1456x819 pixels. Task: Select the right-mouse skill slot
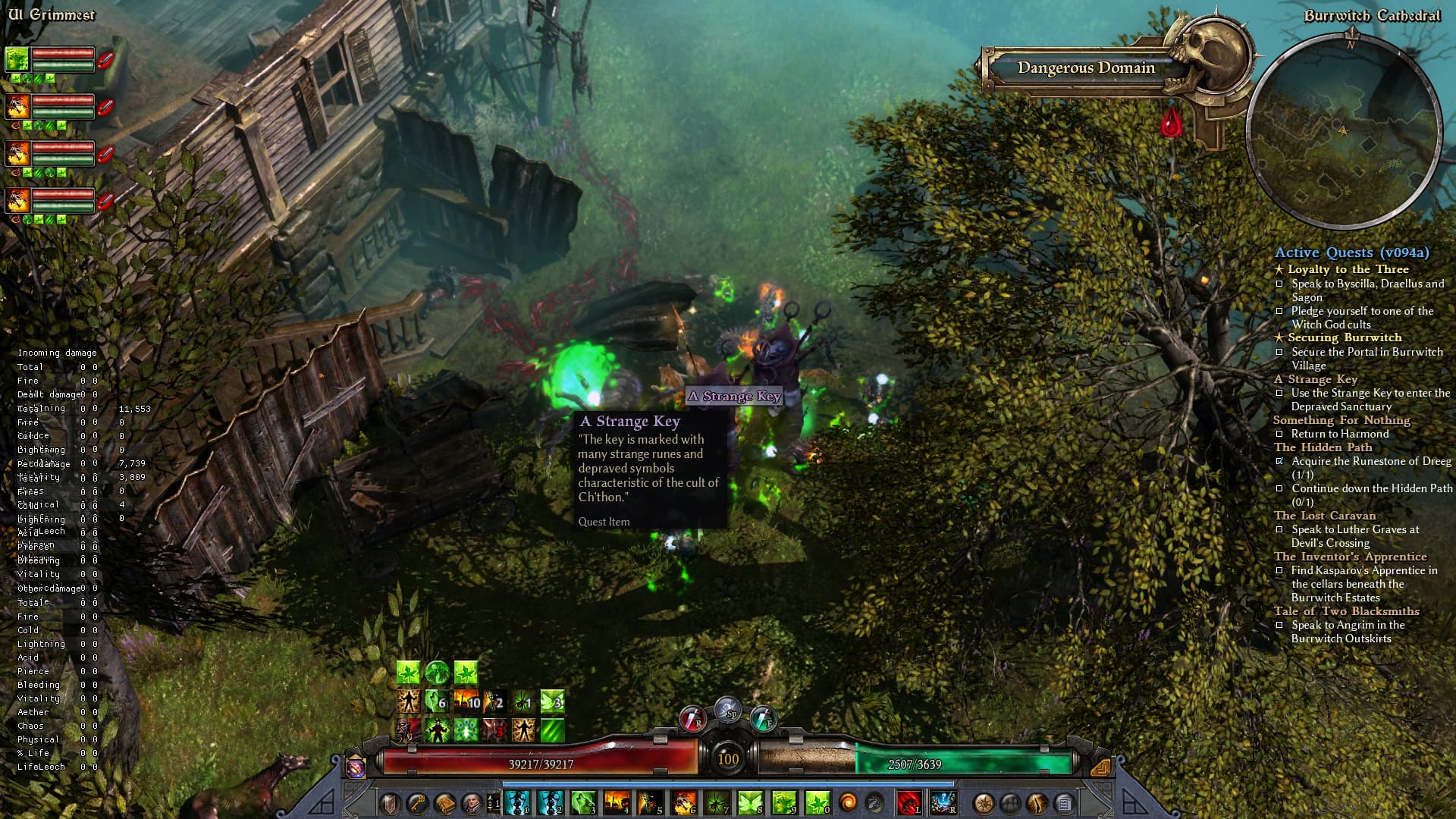click(x=943, y=802)
